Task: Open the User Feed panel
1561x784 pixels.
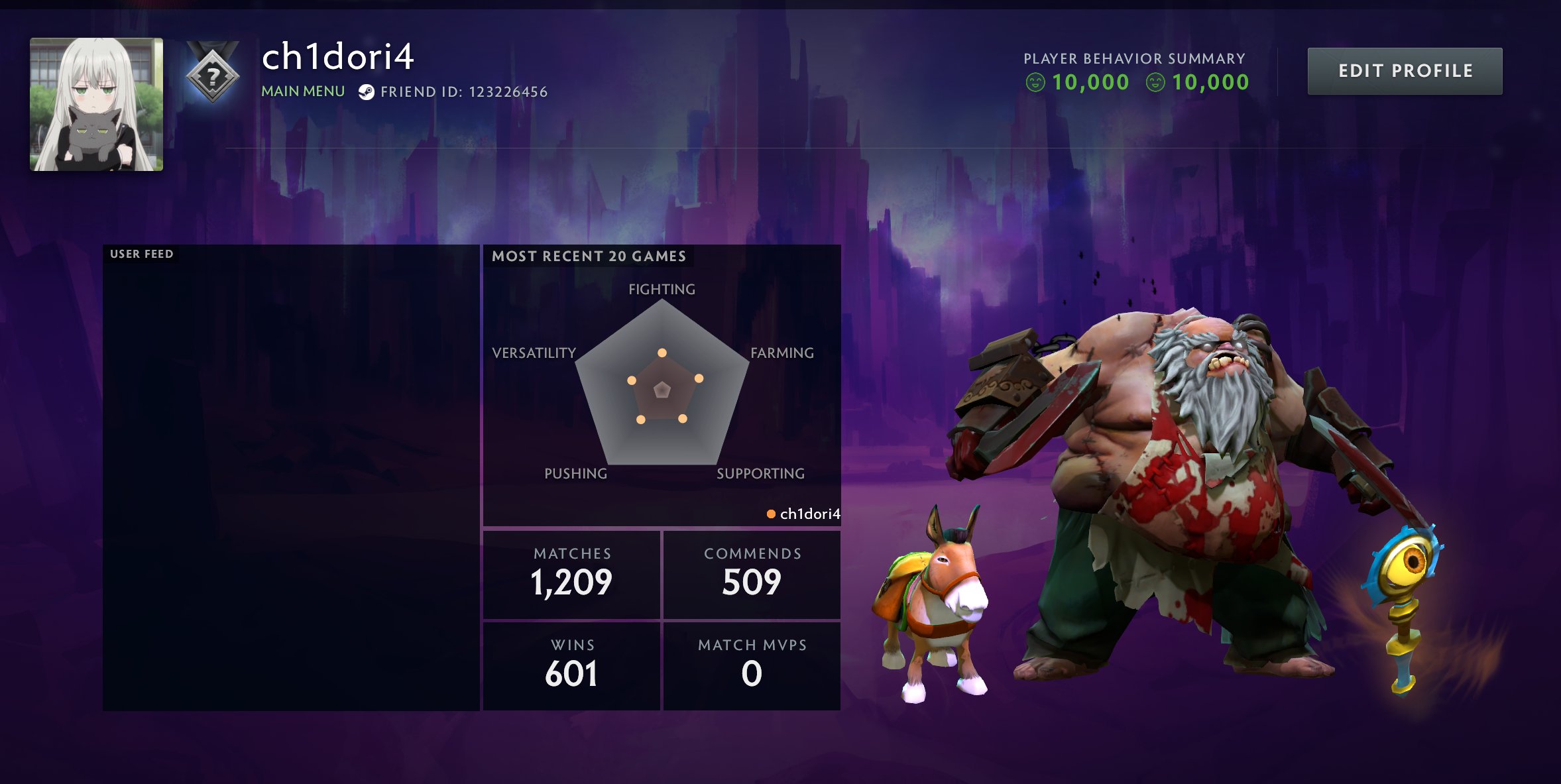Action: click(291, 477)
